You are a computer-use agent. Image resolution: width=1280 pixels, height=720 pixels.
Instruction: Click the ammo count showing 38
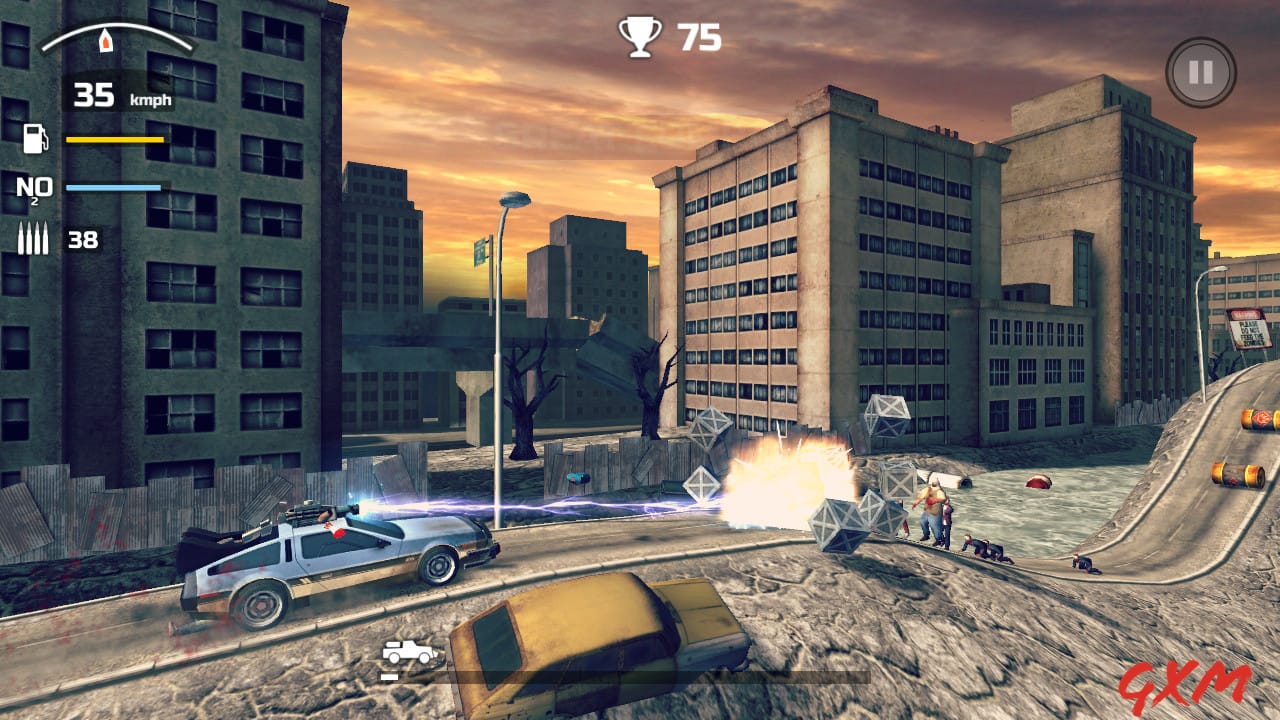coord(83,240)
